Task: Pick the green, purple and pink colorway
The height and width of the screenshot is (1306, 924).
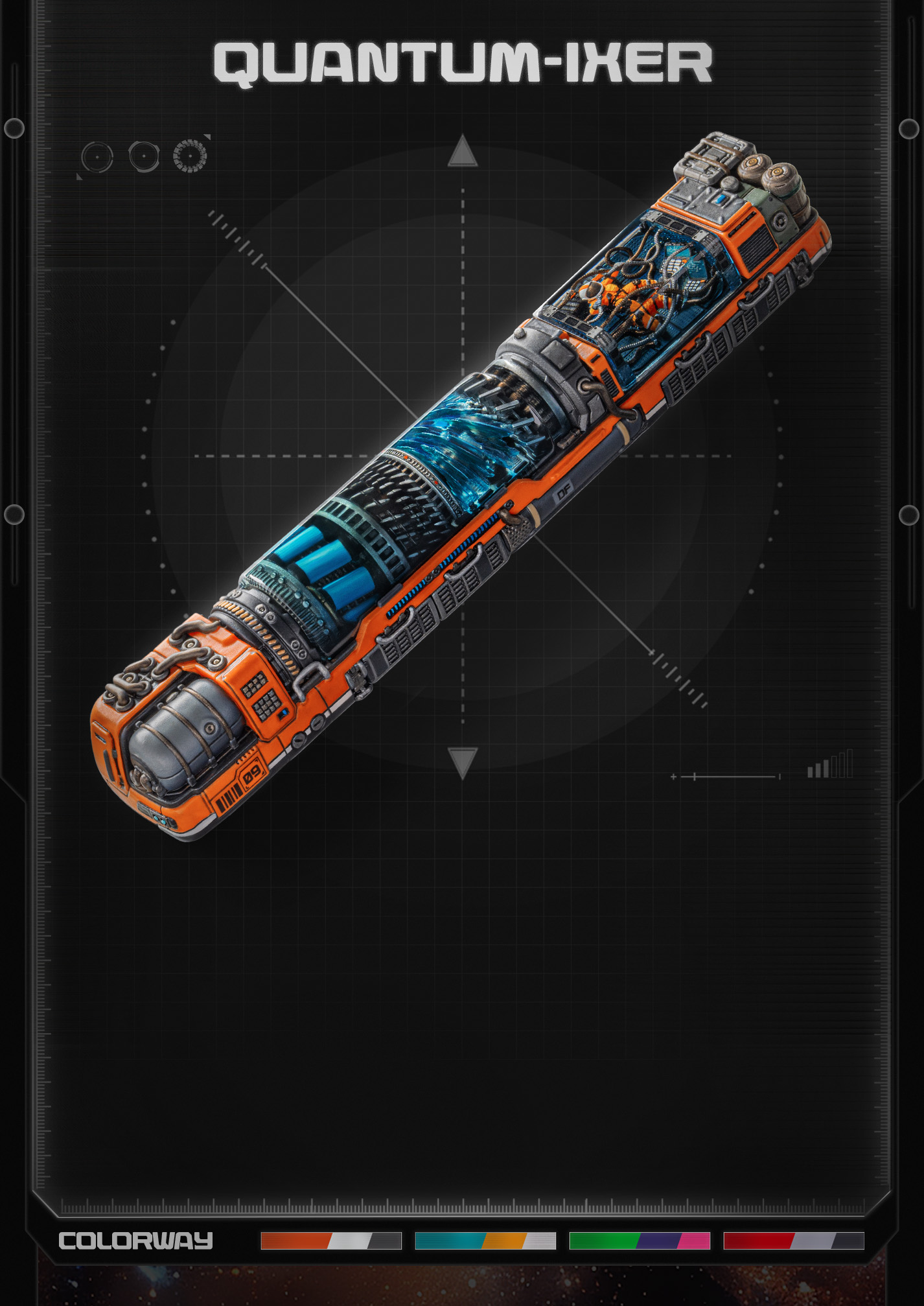Action: point(639,1241)
